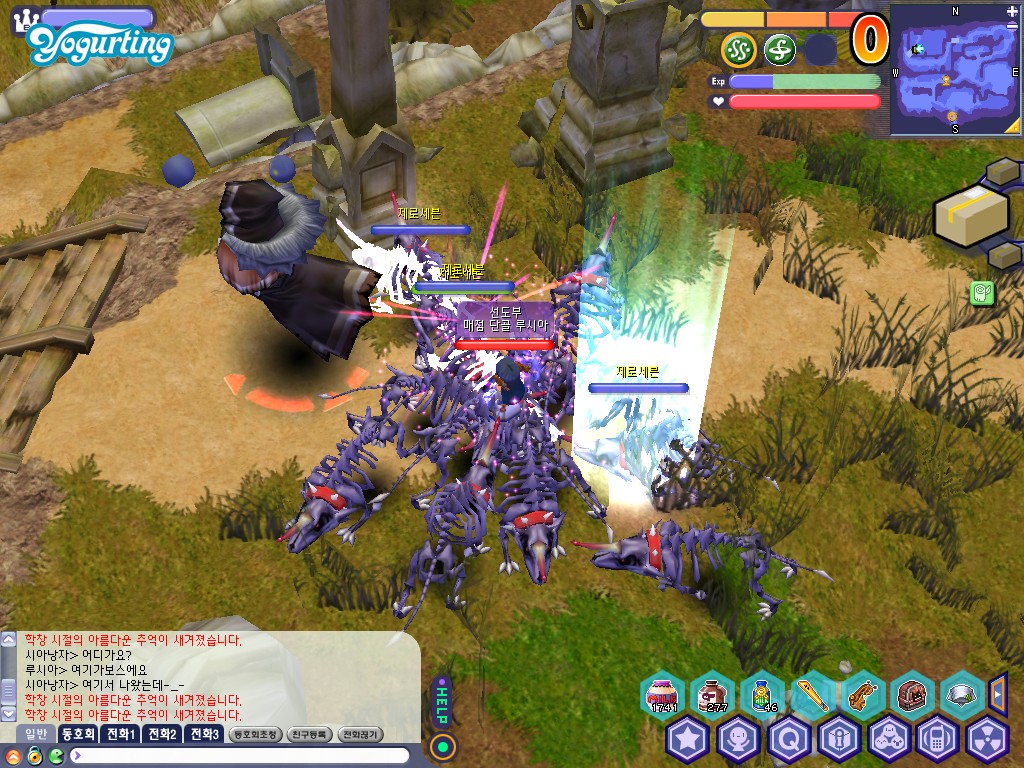Click the 전화끊기 button
This screenshot has height=768, width=1024.
[x=361, y=734]
